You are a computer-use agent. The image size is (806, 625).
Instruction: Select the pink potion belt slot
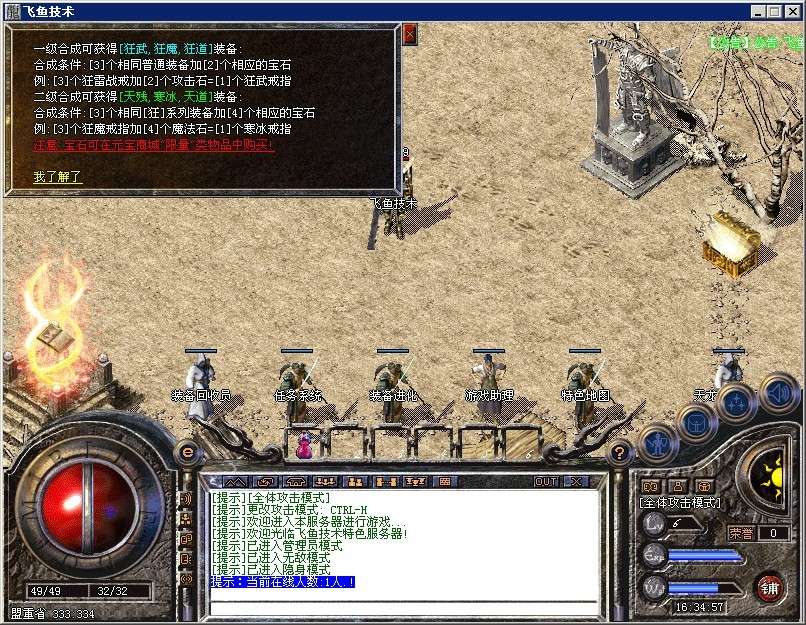[x=303, y=447]
